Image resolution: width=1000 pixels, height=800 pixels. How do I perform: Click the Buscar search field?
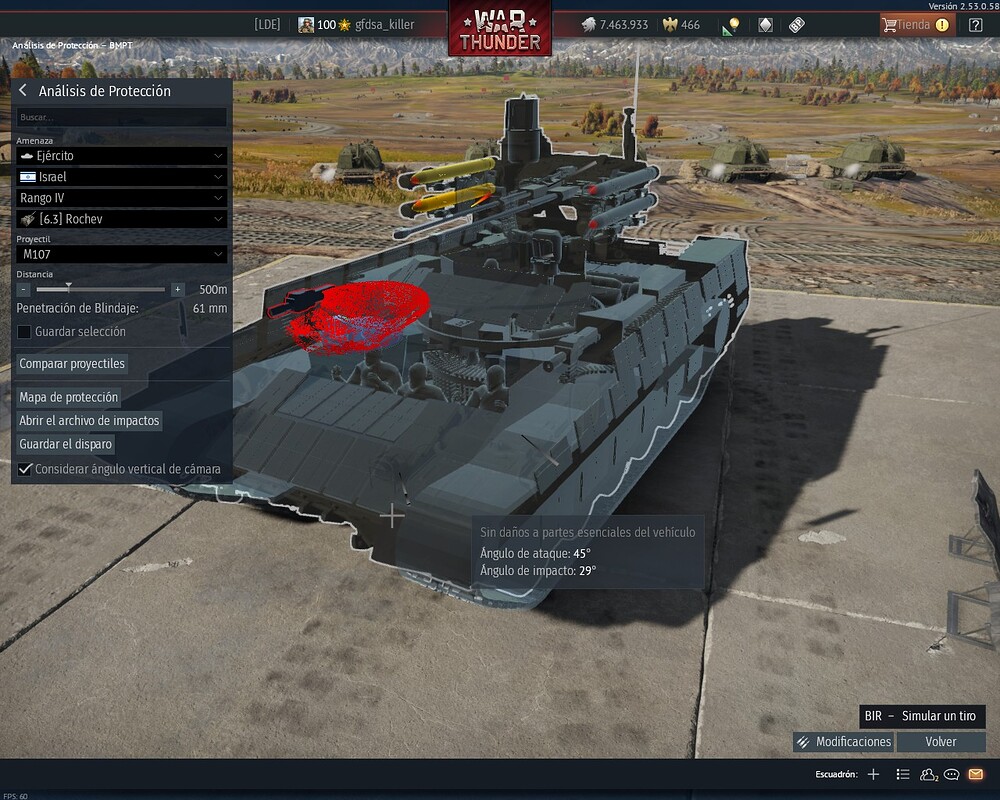click(122, 118)
